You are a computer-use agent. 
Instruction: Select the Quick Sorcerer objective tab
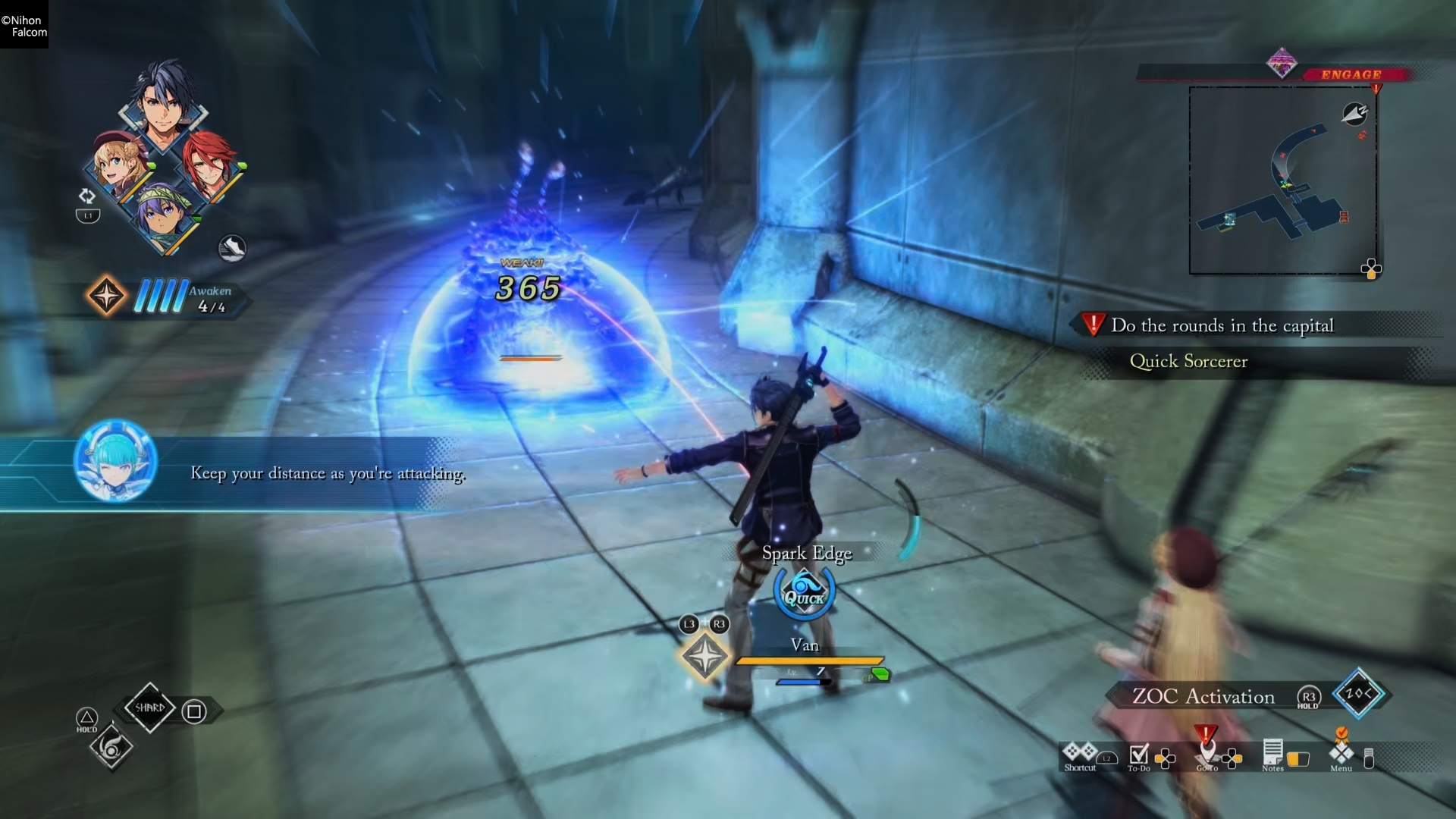tap(1188, 362)
